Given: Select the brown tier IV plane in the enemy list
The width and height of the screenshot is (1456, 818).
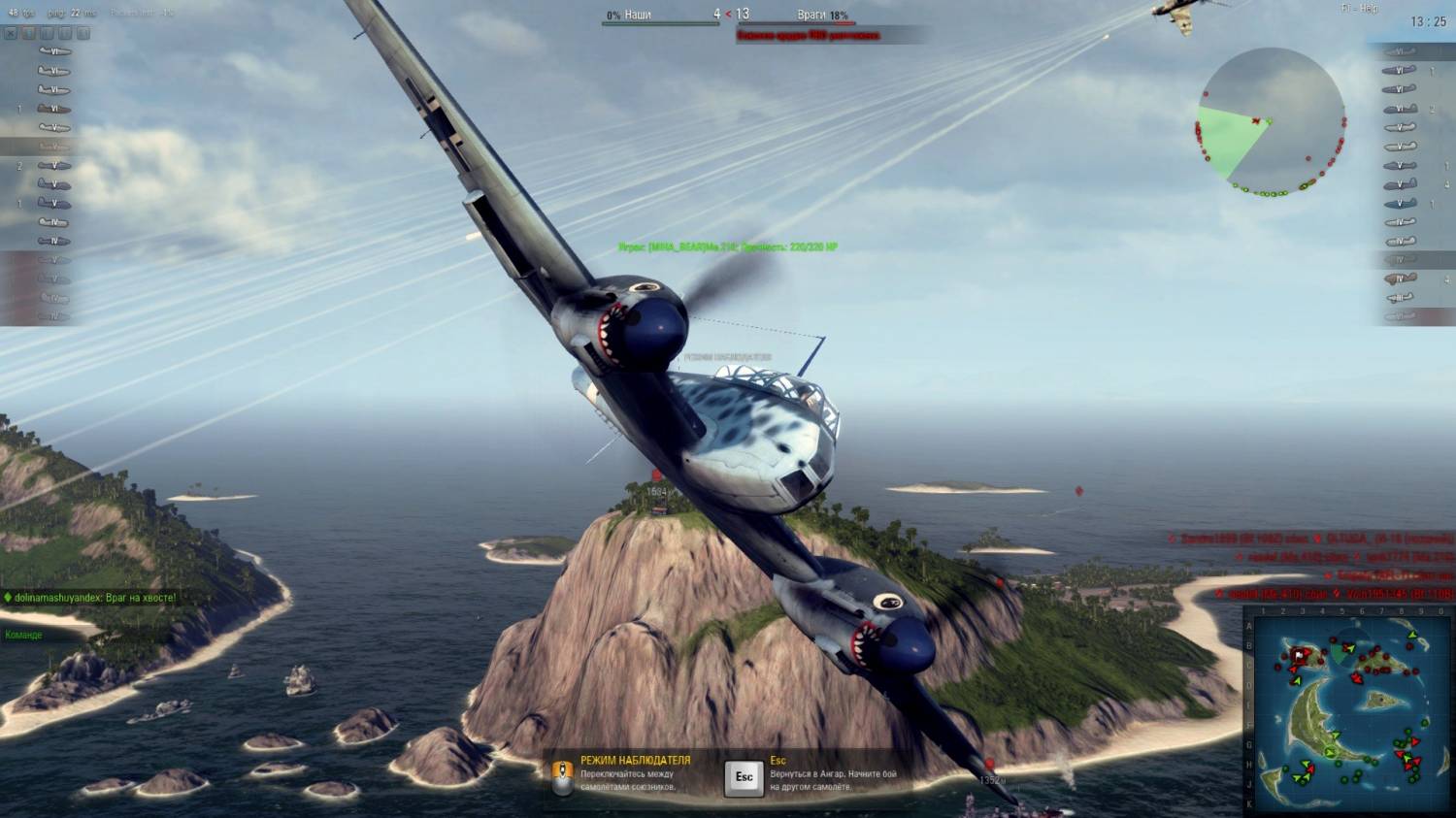Looking at the screenshot, I should click(1399, 279).
